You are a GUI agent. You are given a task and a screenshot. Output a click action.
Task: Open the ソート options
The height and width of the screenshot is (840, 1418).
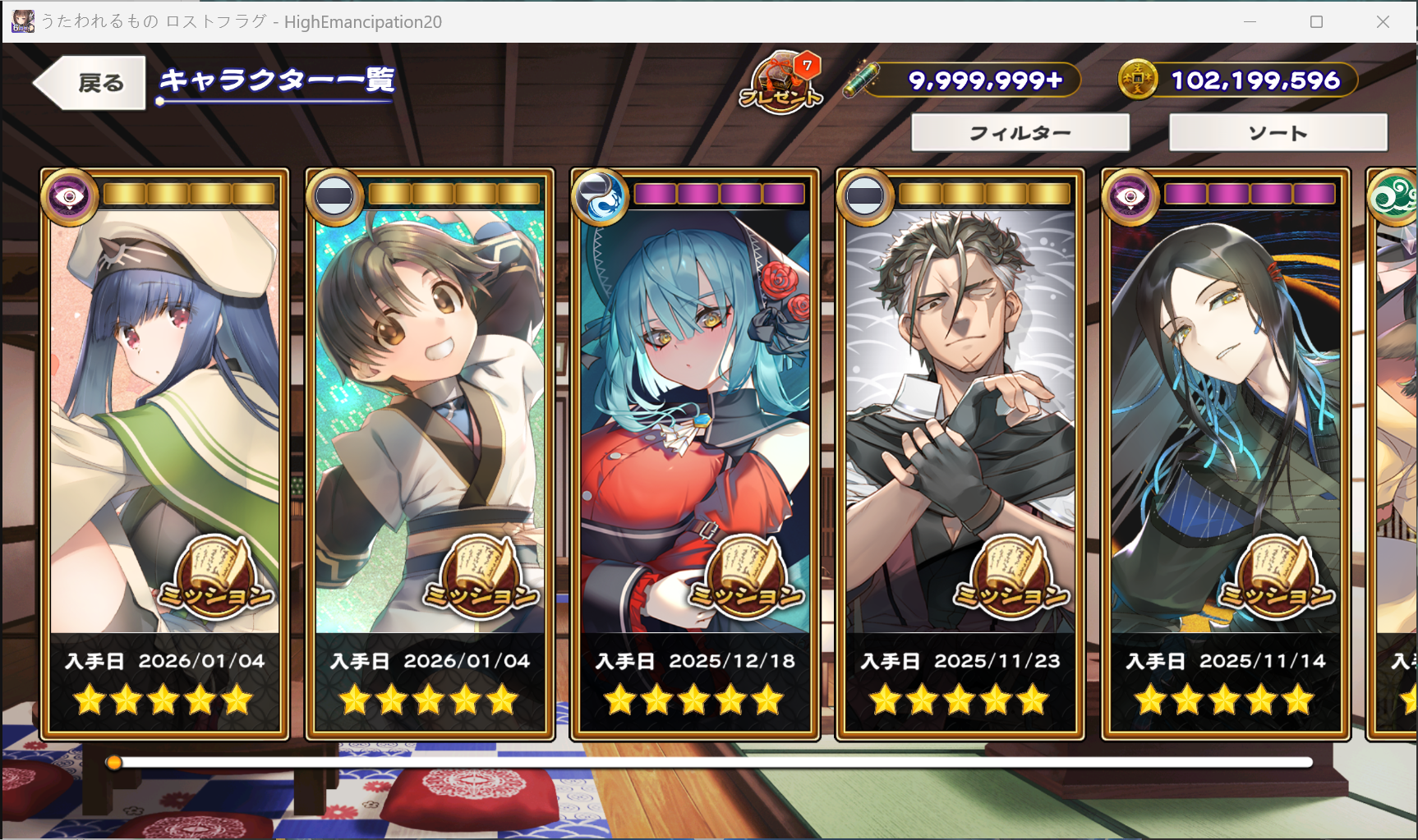pyautogui.click(x=1278, y=133)
